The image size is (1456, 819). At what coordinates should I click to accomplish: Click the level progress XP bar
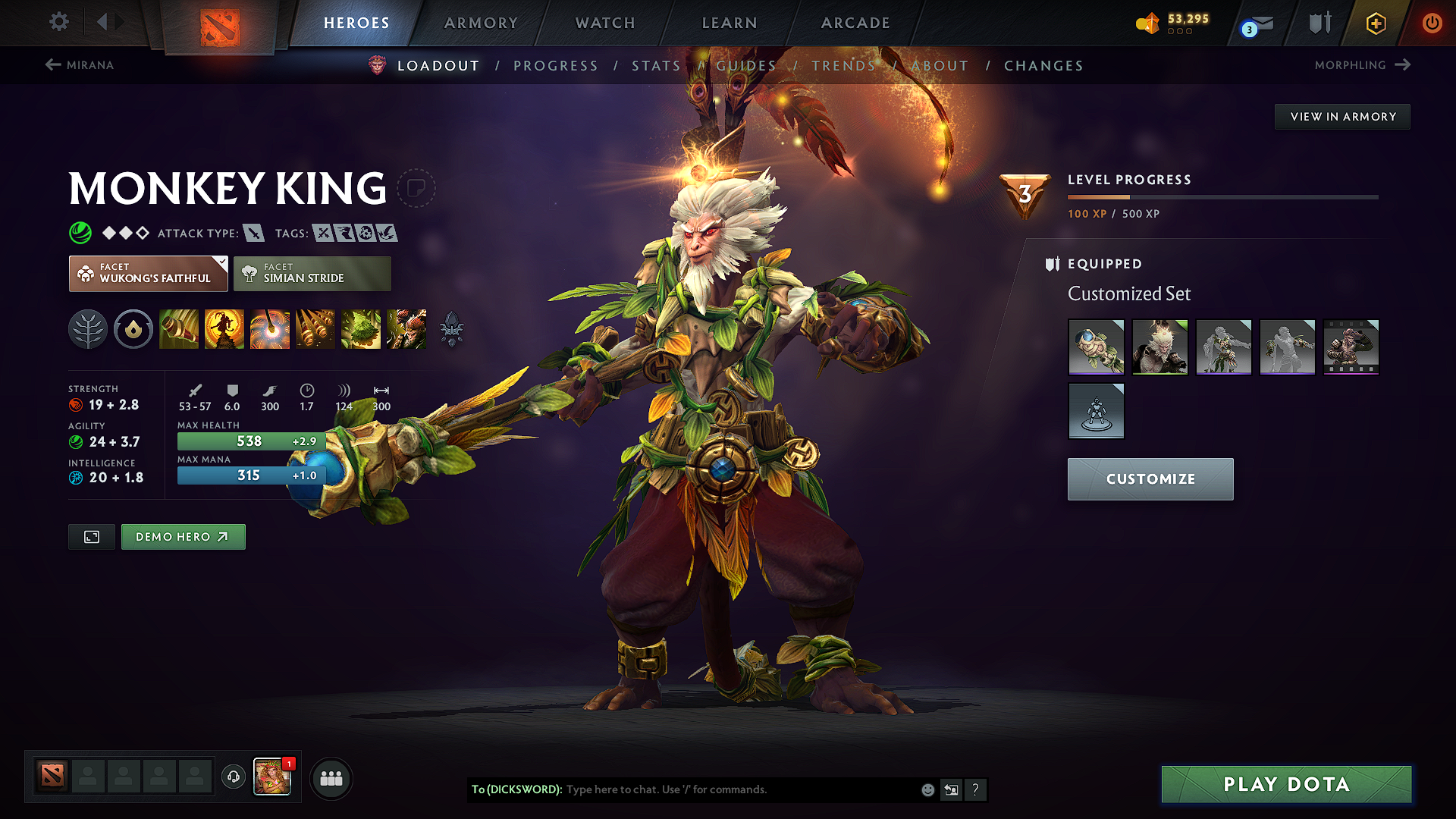coord(1221,196)
